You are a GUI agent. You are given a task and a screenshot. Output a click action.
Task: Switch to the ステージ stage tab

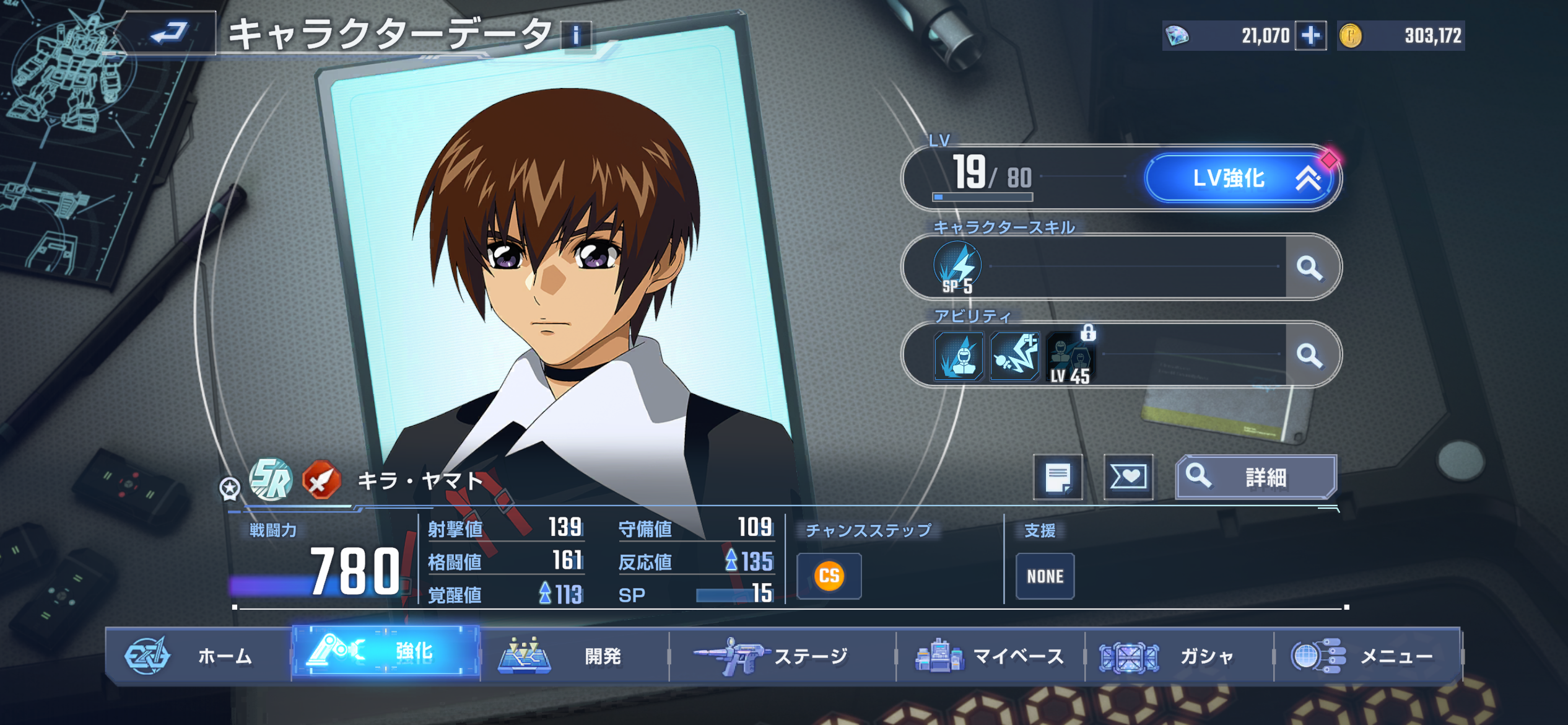coord(782,656)
